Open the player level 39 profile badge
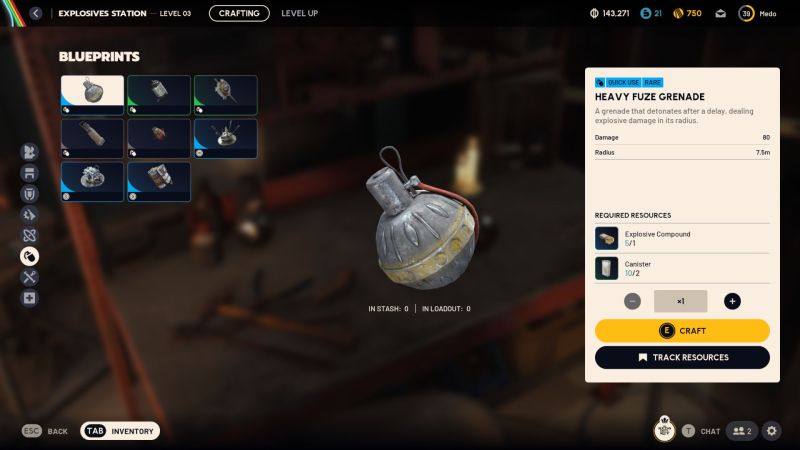This screenshot has height=450, width=800. click(x=746, y=13)
